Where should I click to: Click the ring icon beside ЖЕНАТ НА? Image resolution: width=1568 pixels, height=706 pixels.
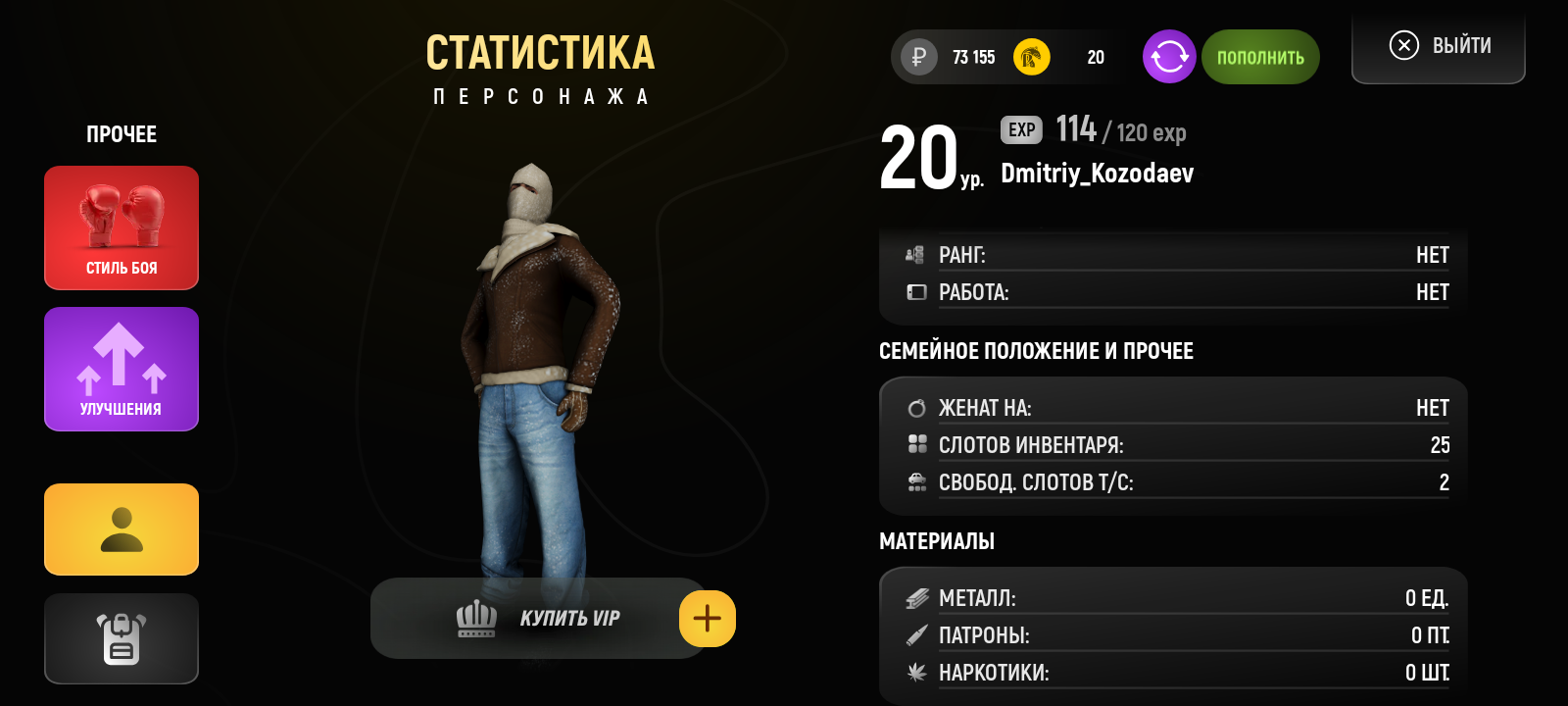point(916,406)
